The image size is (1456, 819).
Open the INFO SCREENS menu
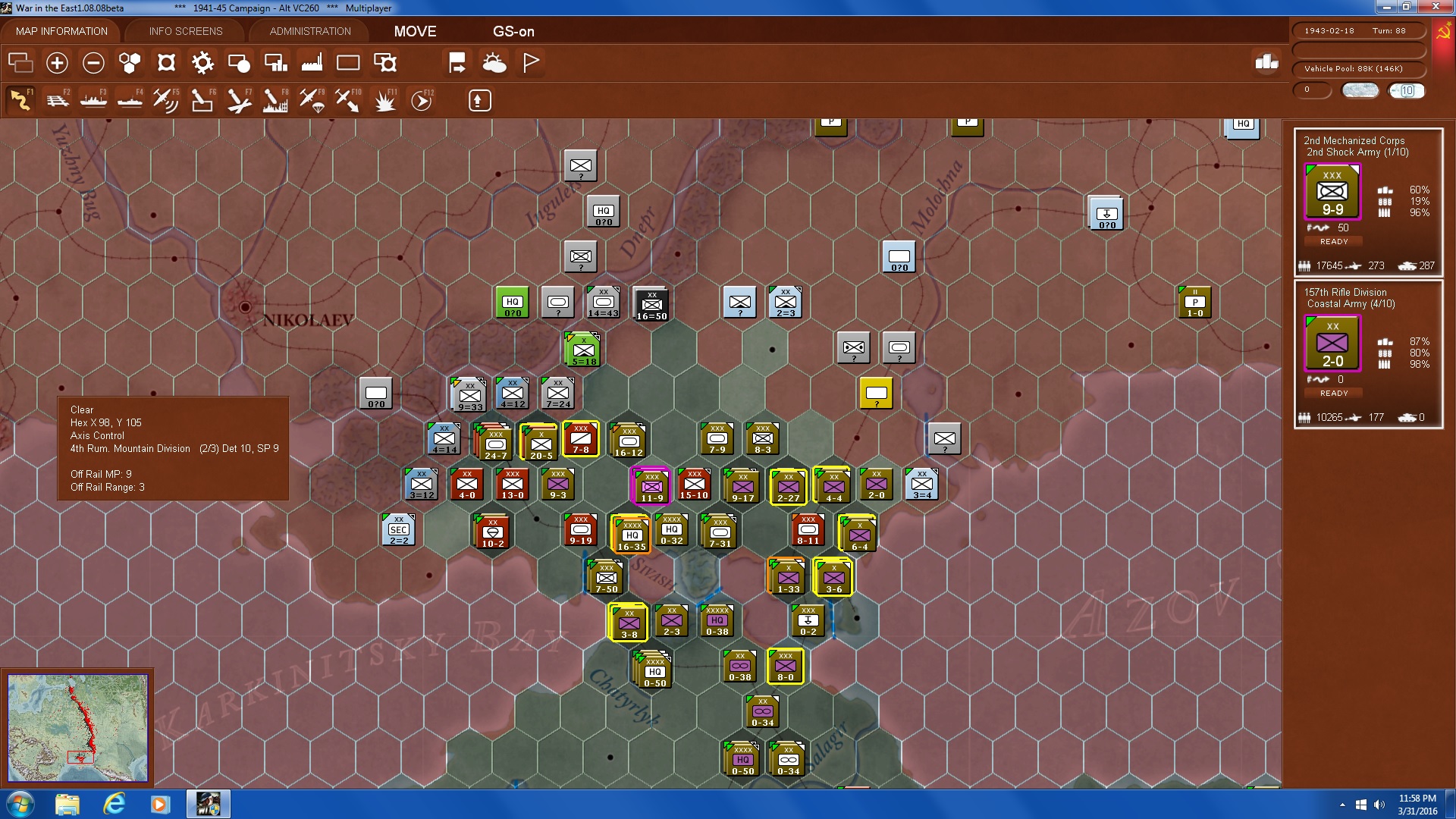pos(186,31)
